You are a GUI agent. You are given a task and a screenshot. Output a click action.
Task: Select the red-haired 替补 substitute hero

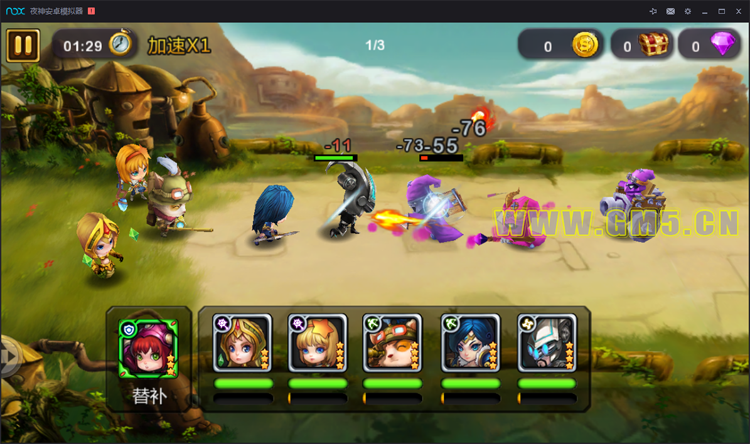148,346
